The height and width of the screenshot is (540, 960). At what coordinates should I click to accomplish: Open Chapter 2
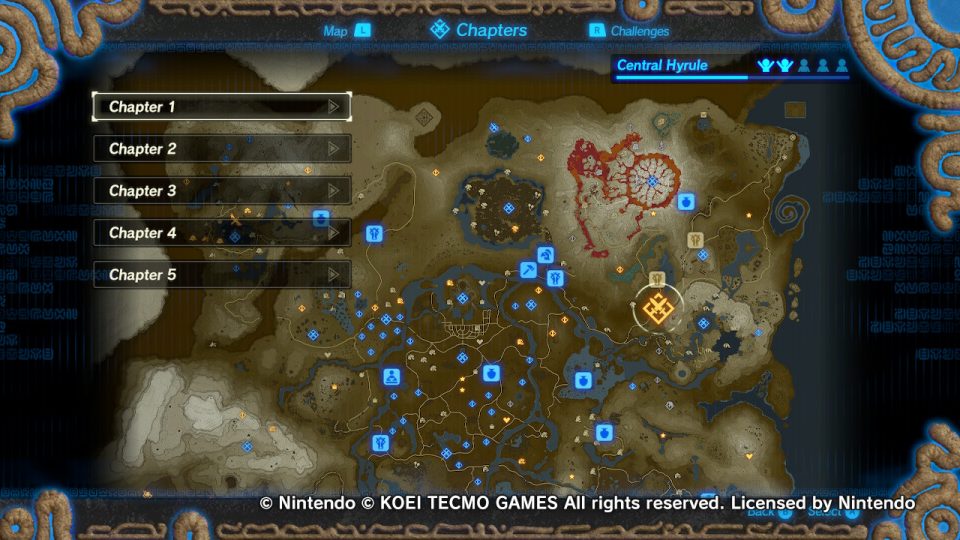pos(221,148)
